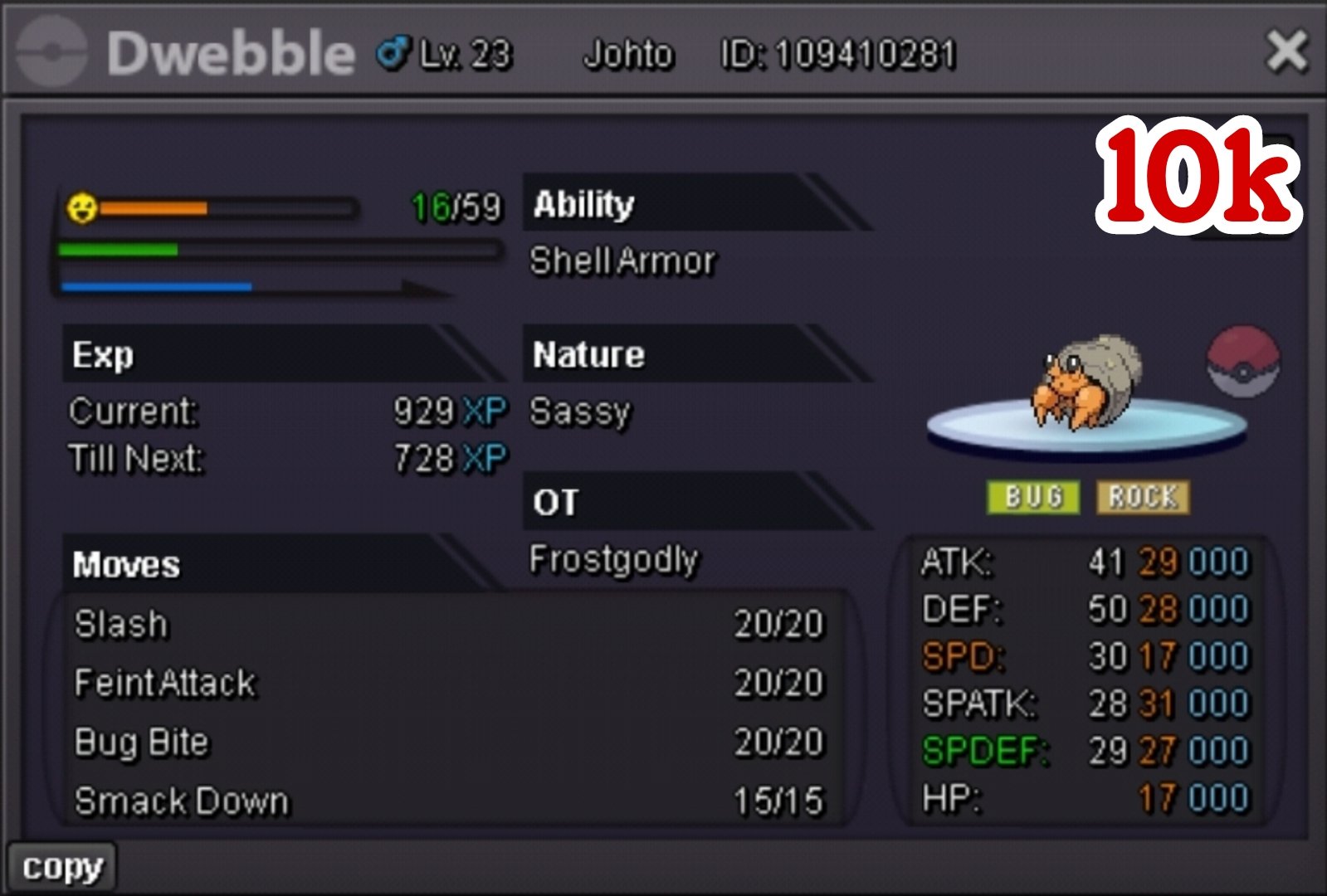Image resolution: width=1327 pixels, height=896 pixels.
Task: Click the Poké Ball icon beside Dwebble
Action: [x=1242, y=362]
